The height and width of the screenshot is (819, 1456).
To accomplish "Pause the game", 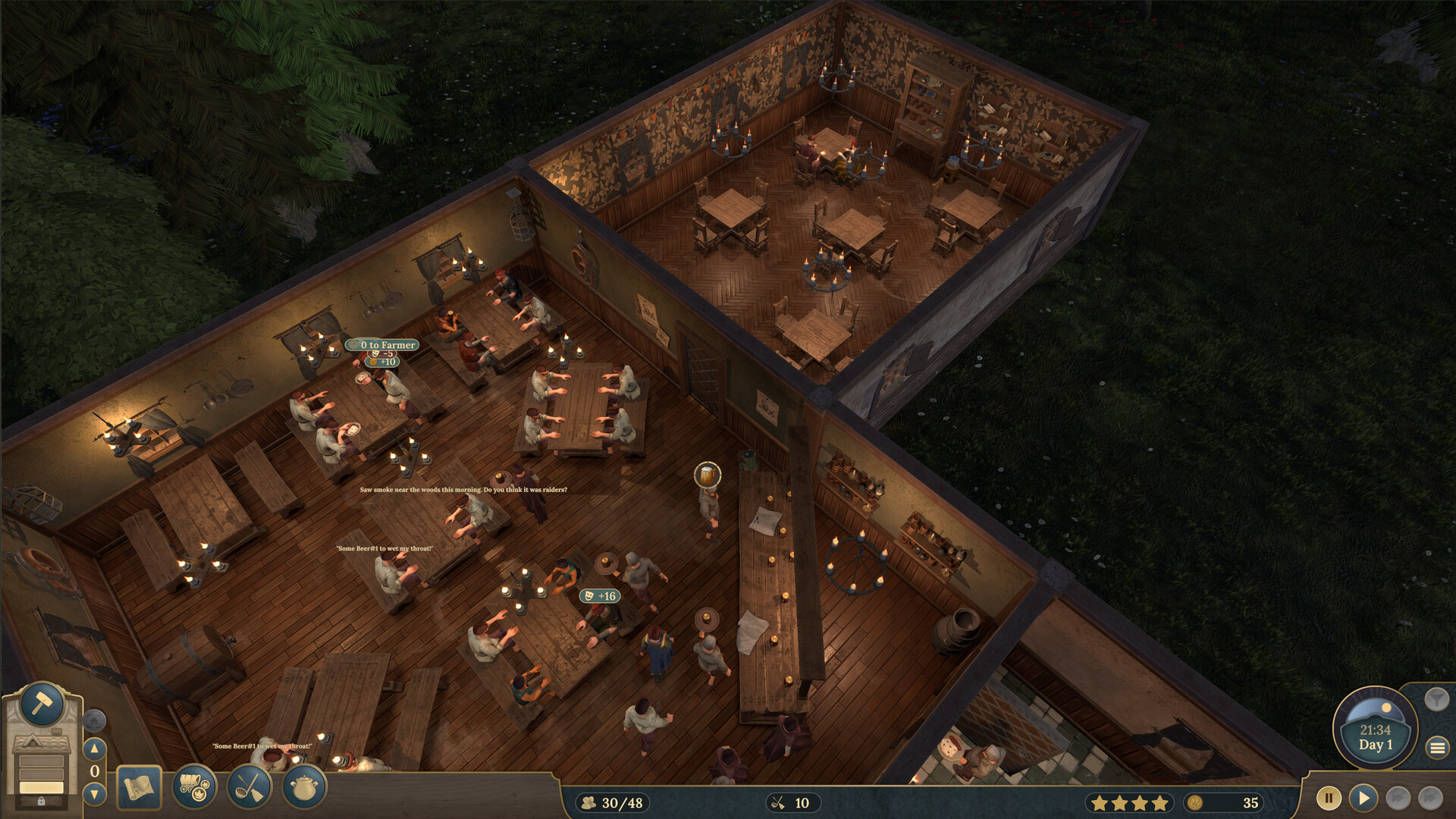I will (1328, 798).
